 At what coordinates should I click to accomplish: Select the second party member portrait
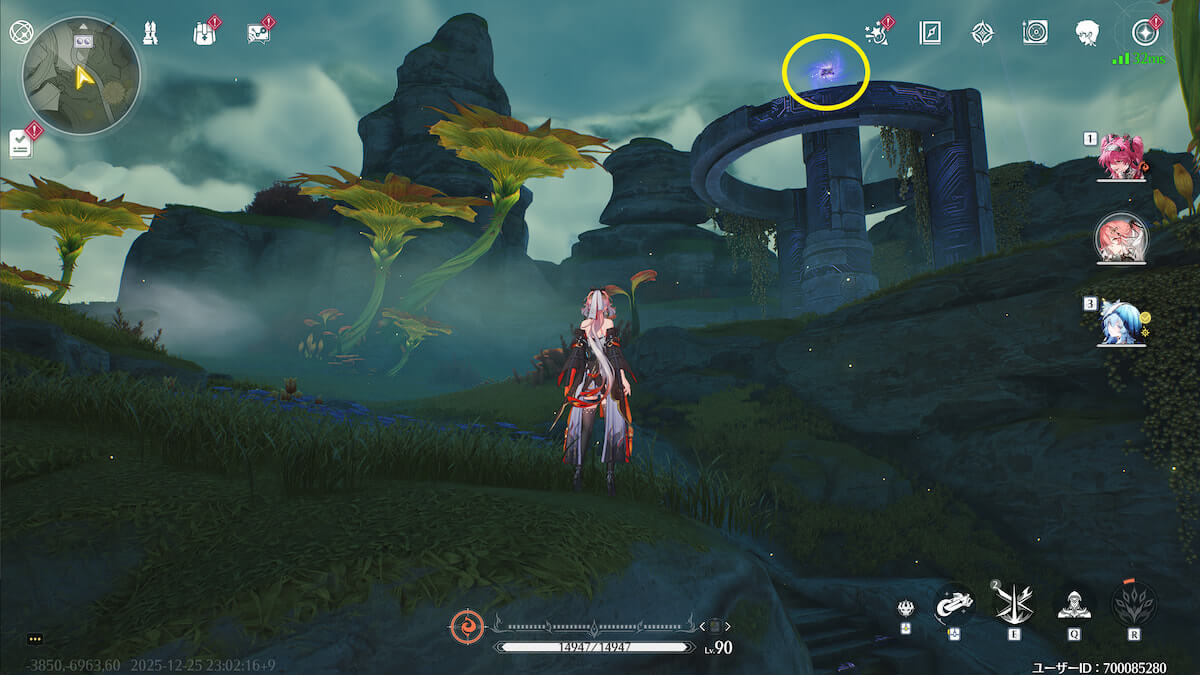pos(1120,237)
